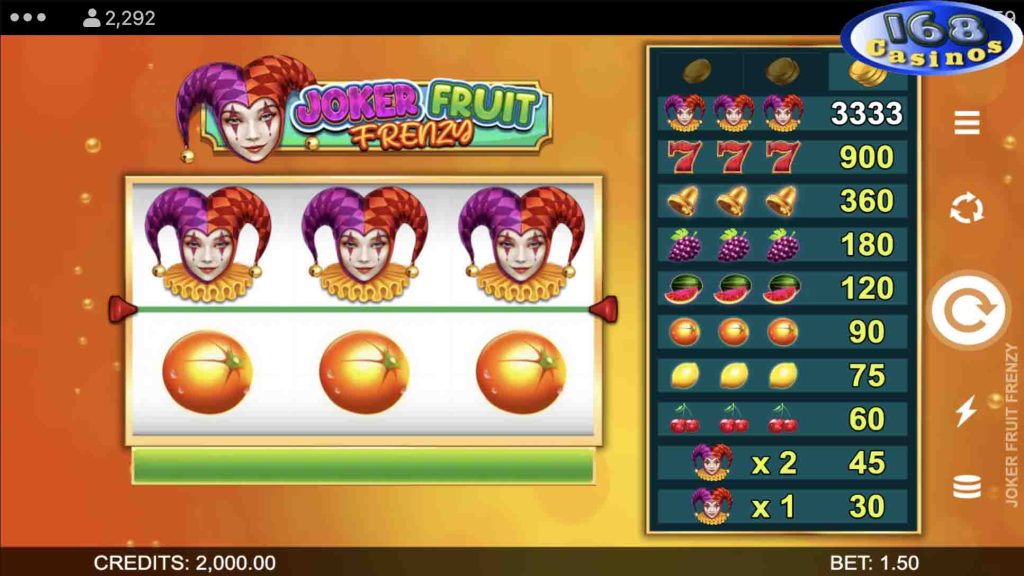Switch to the two-coin paytable tab
1024x576 pixels.
point(782,71)
